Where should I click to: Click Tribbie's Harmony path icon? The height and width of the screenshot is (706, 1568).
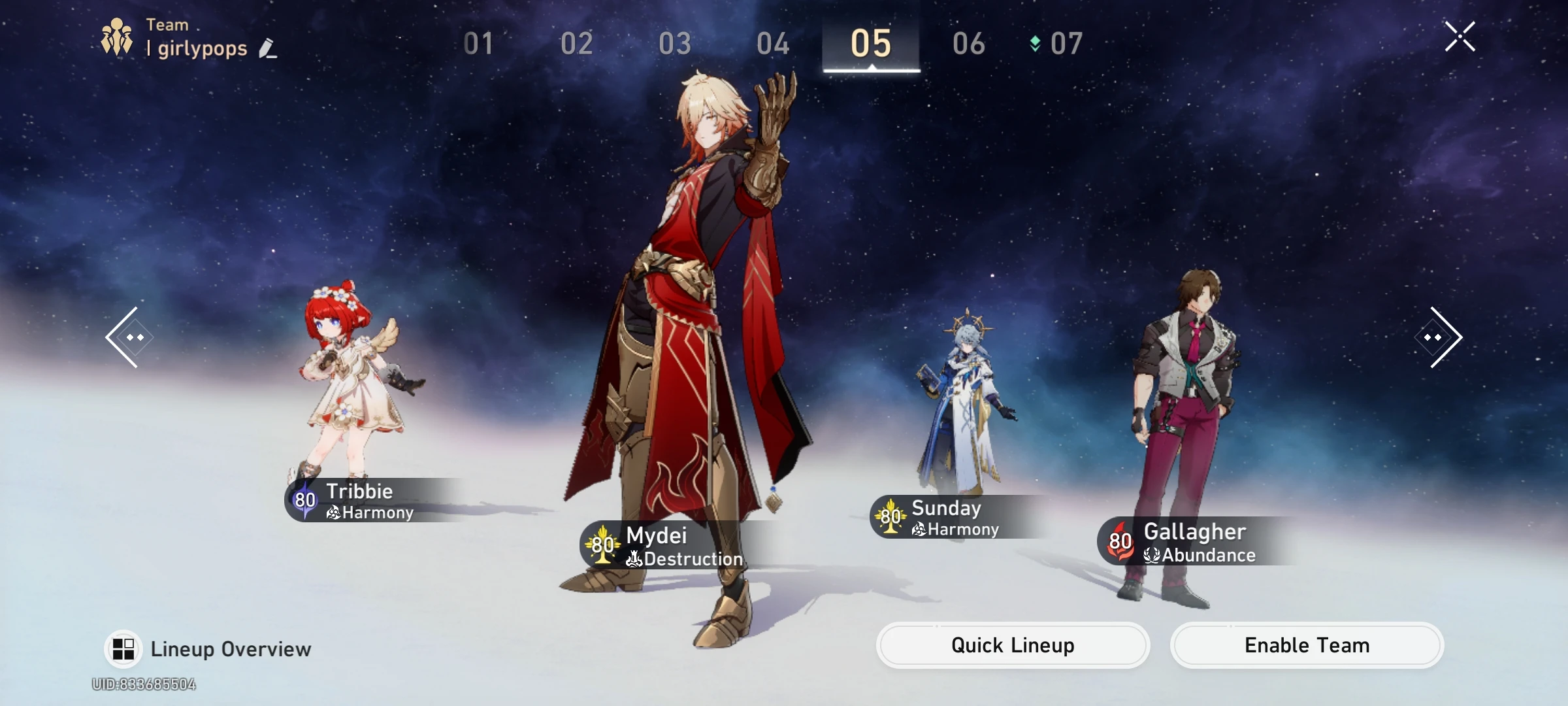[x=333, y=513]
